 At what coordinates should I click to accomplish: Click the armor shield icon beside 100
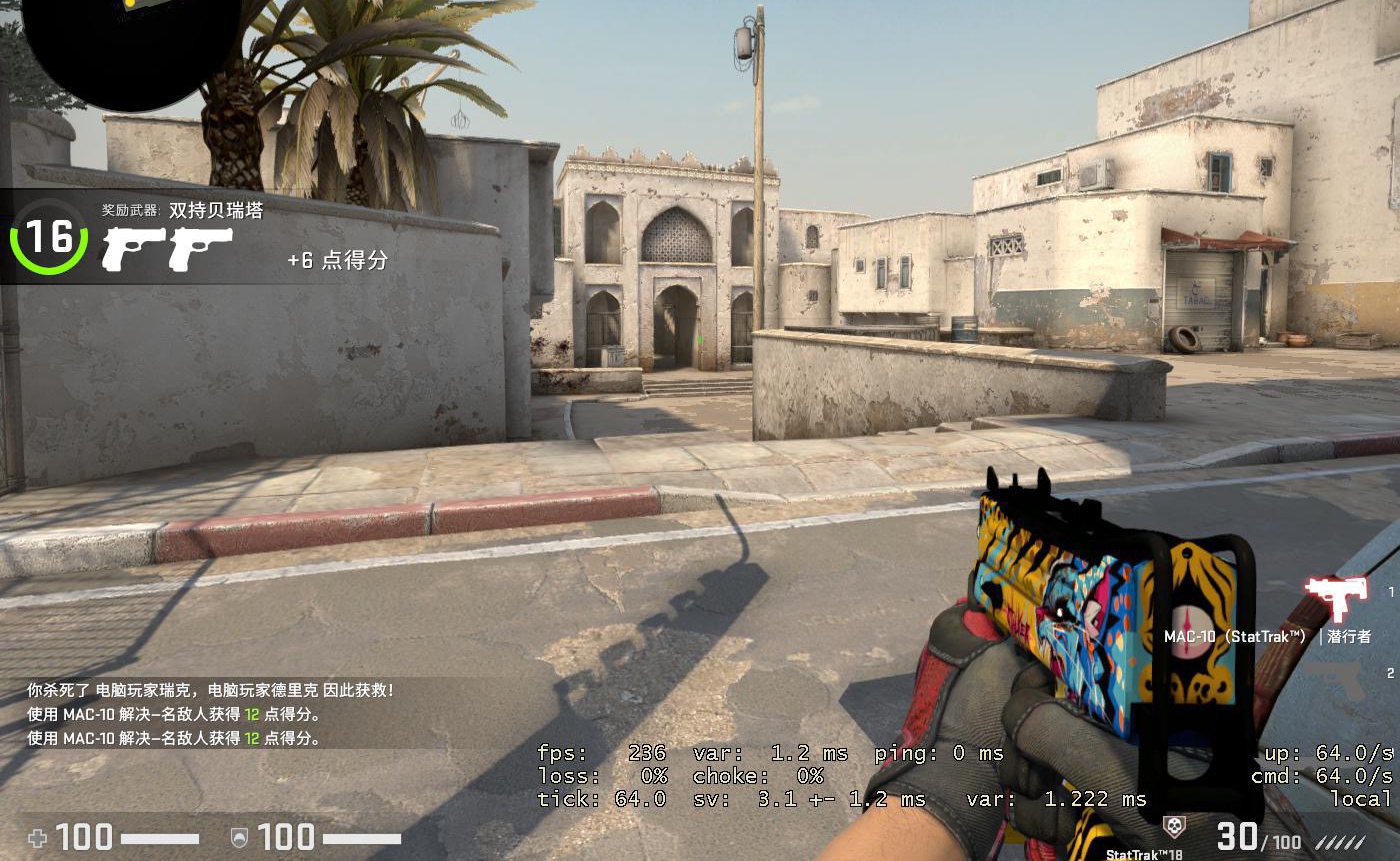(x=238, y=837)
